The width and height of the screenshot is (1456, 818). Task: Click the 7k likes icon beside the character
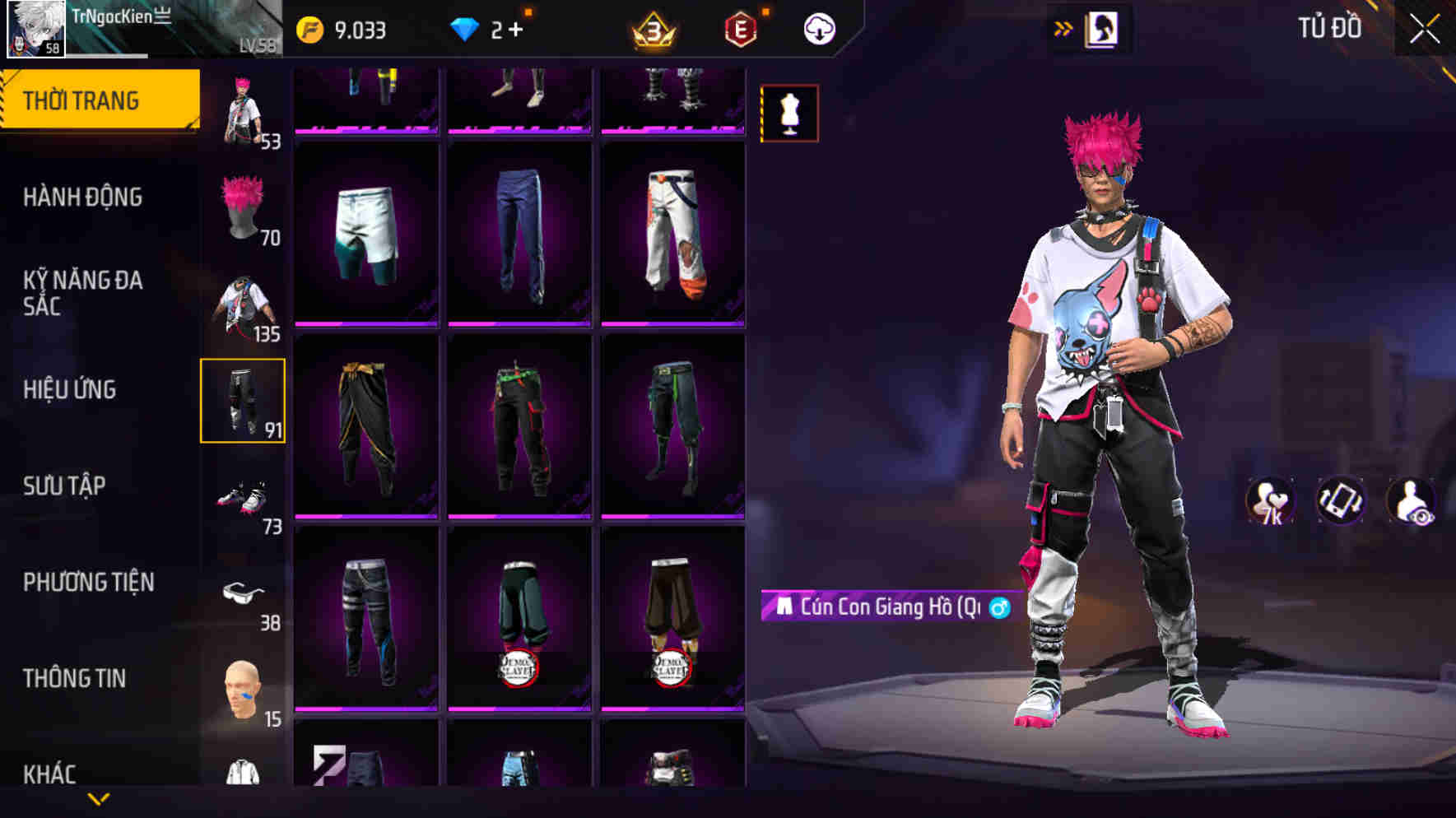click(1269, 500)
